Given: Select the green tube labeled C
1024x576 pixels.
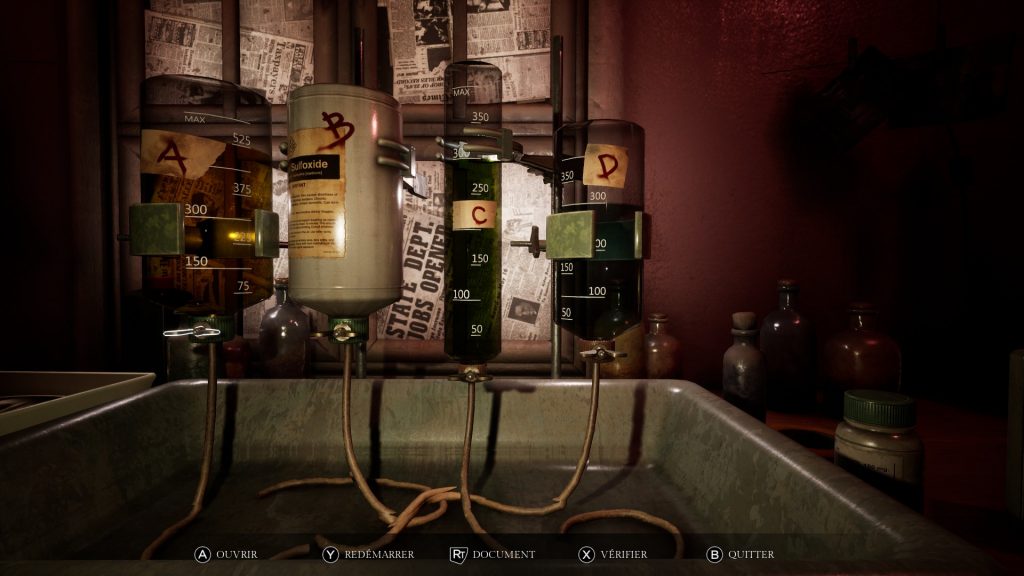Looking at the screenshot, I should [472, 220].
